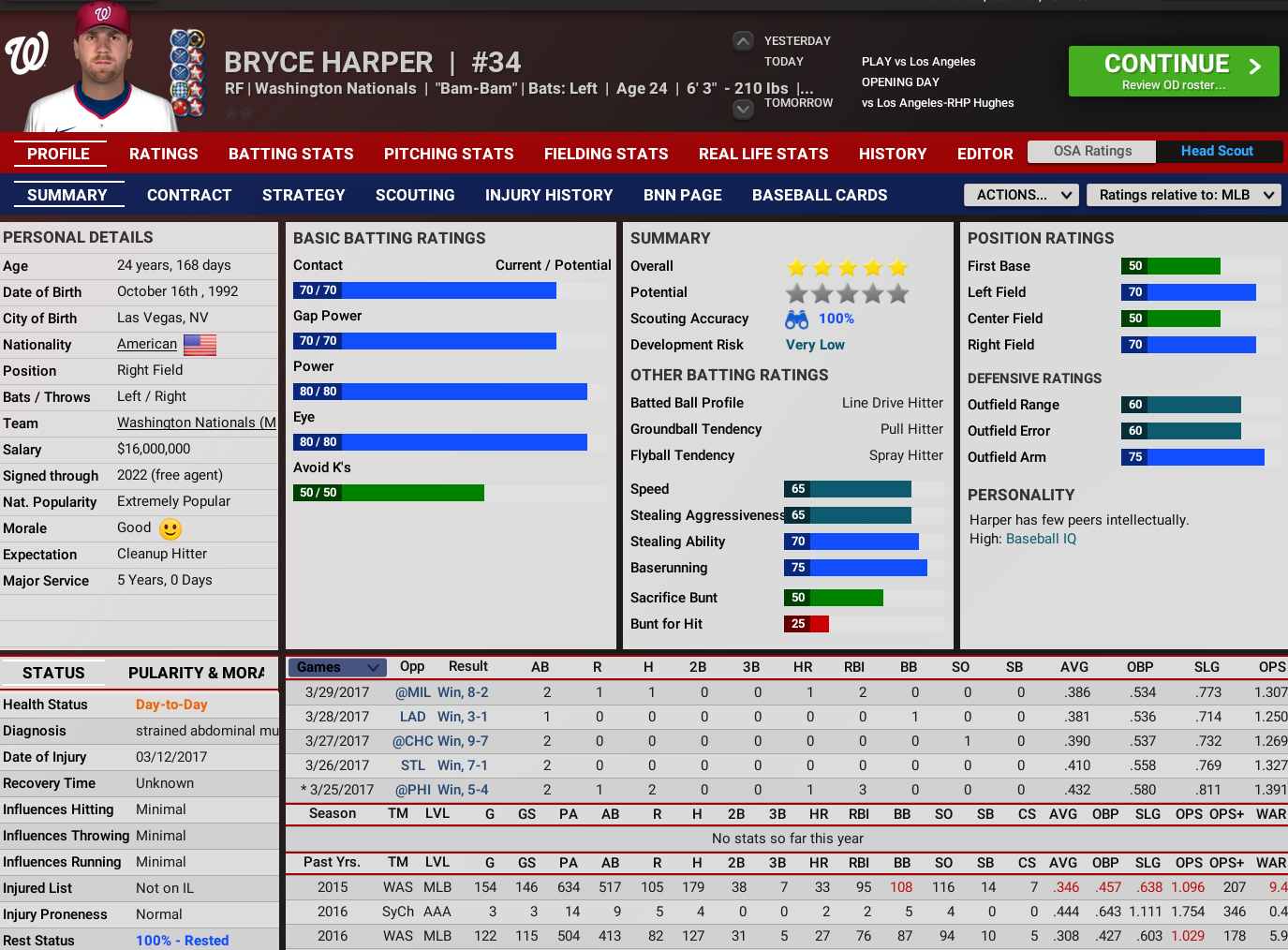This screenshot has width=1288, height=950.
Task: Click the down arrow next to TOMORROW
Action: pos(743,110)
